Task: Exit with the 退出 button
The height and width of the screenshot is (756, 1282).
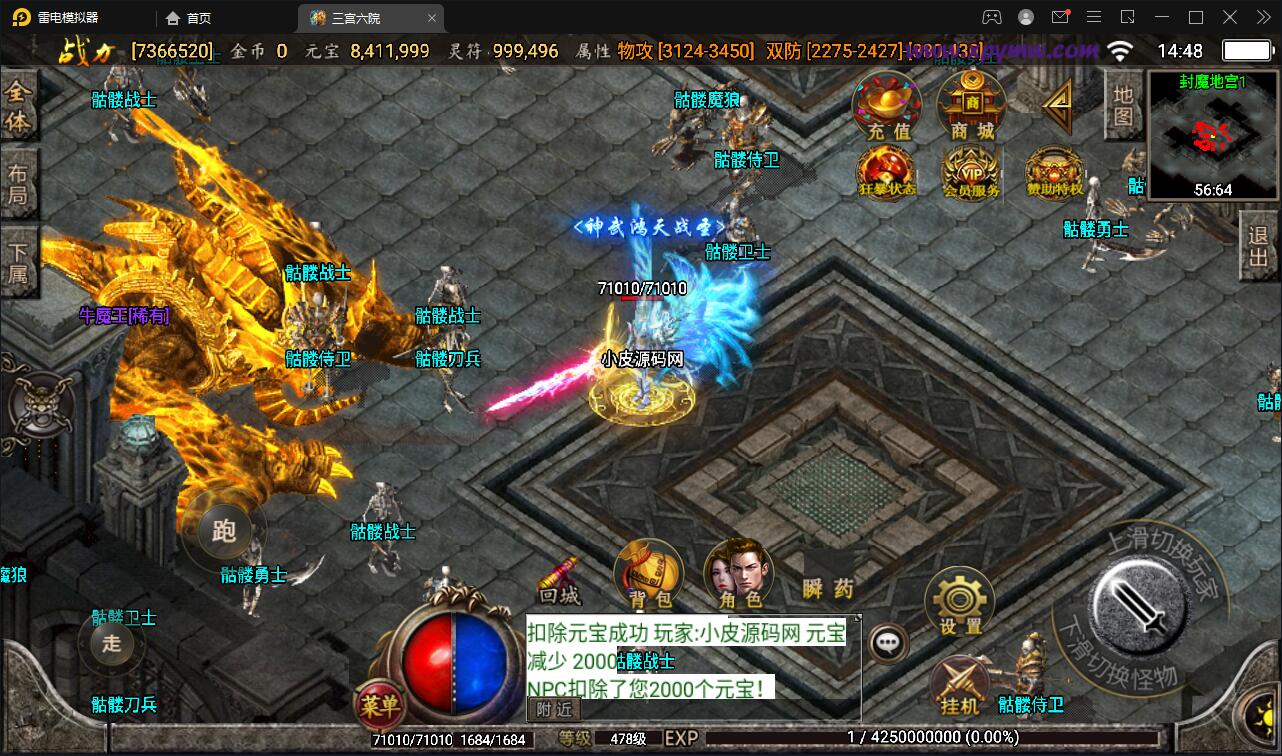Action: click(x=1258, y=249)
